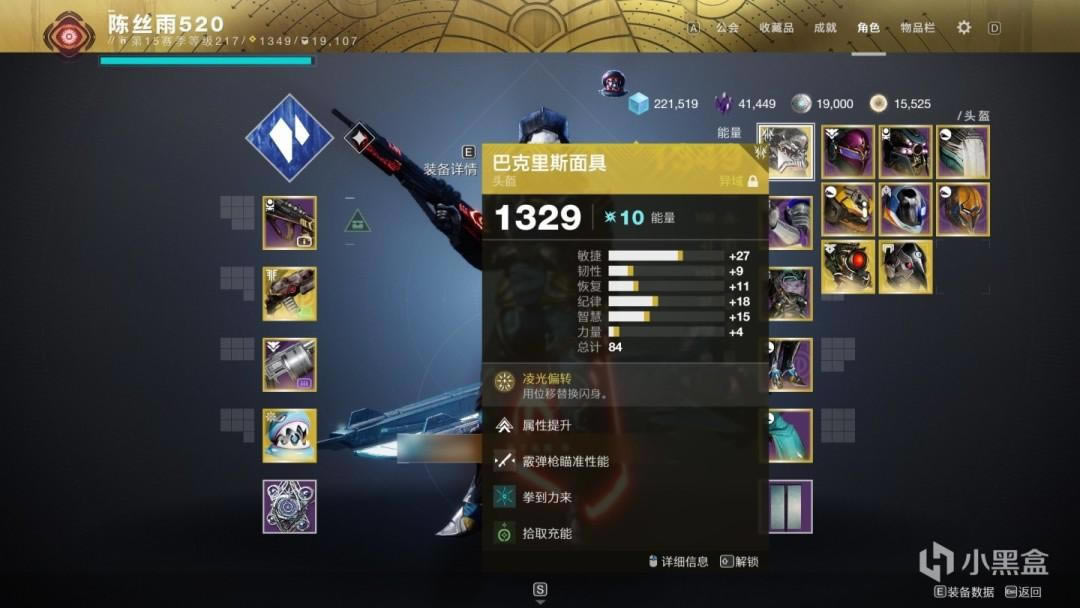Open the blue diamond subclass icon
Screen dimensions: 1080x608
click(x=289, y=138)
